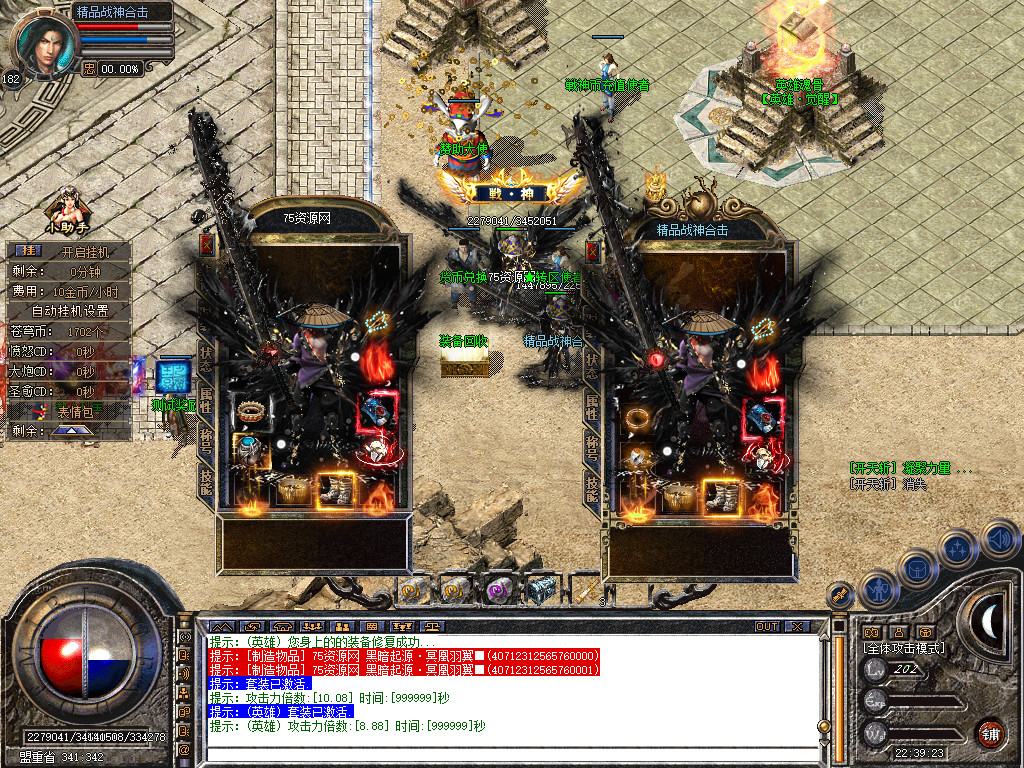Screen dimensions: 1024x768
Task: Open the 小助手 helper portrait
Action: click(x=68, y=206)
